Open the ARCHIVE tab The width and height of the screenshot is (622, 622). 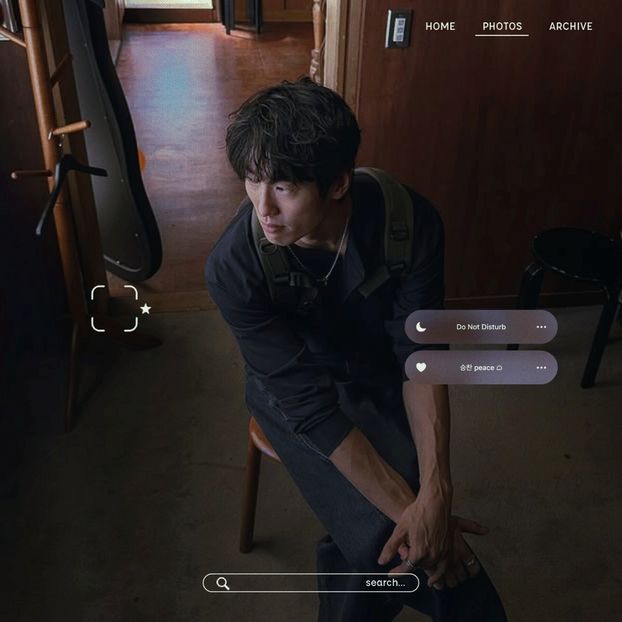point(570,26)
